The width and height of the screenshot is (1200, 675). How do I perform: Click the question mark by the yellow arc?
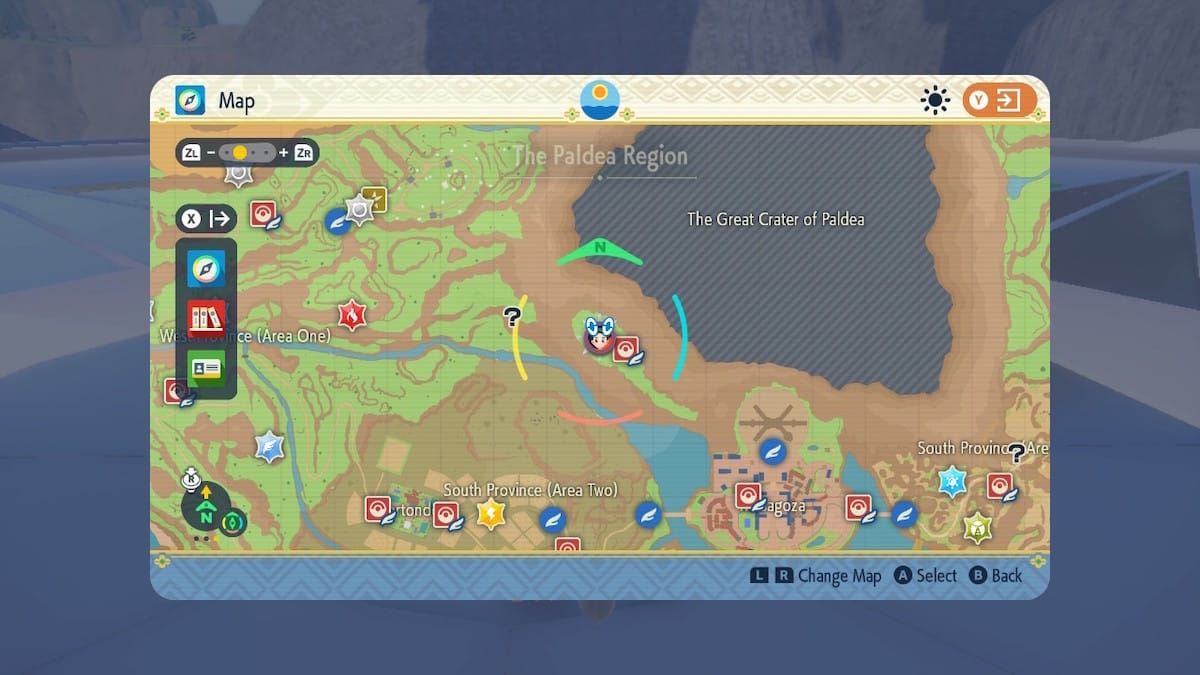pyautogui.click(x=512, y=317)
